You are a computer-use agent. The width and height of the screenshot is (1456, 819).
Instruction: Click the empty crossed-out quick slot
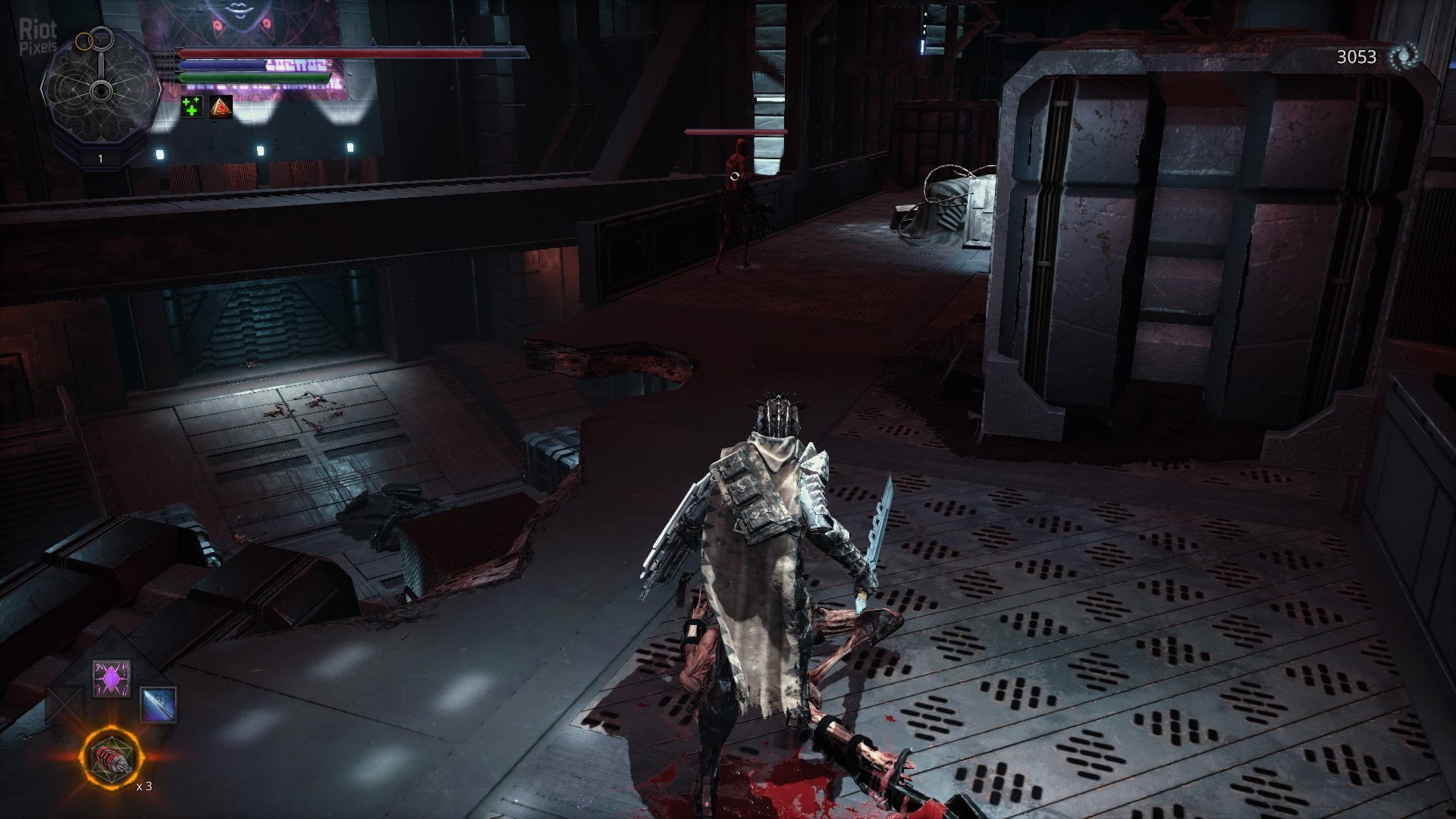coord(64,704)
